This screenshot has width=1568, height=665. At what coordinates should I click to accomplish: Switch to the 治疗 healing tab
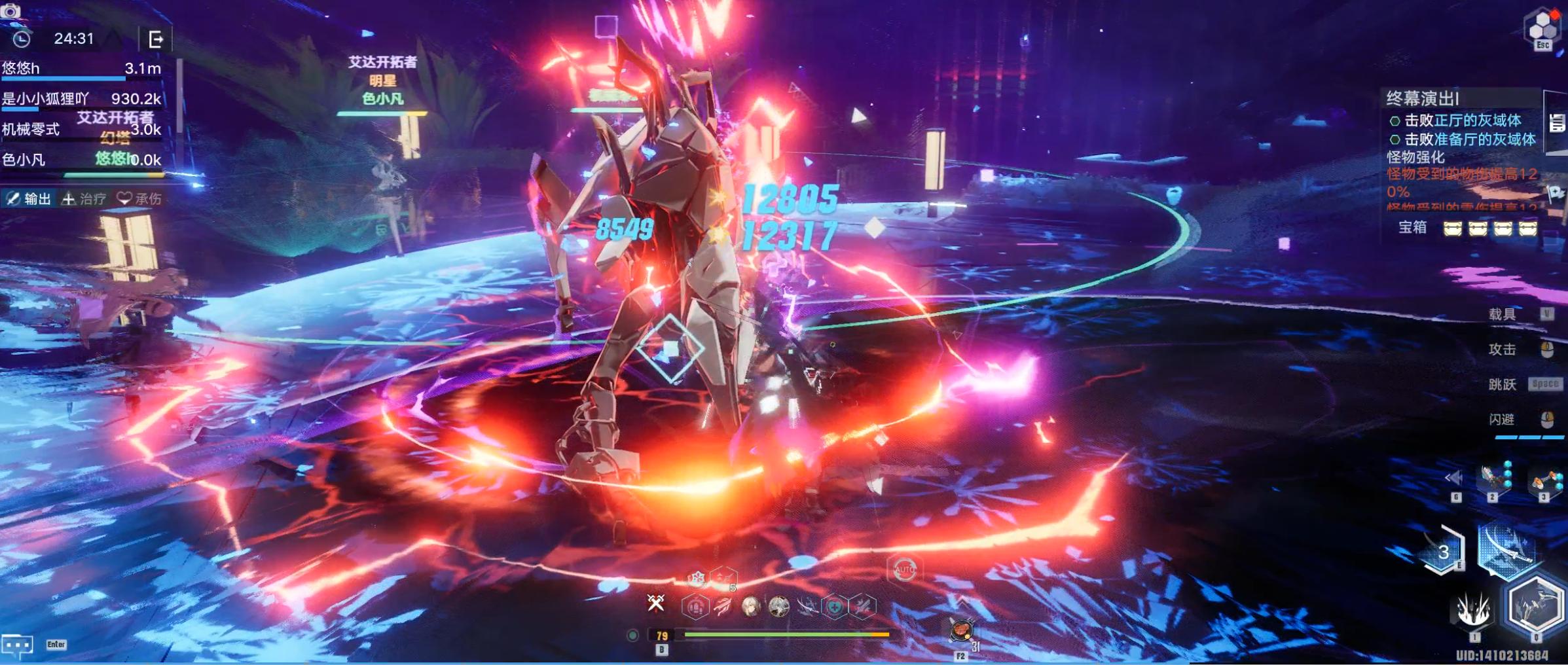pyautogui.click(x=84, y=199)
